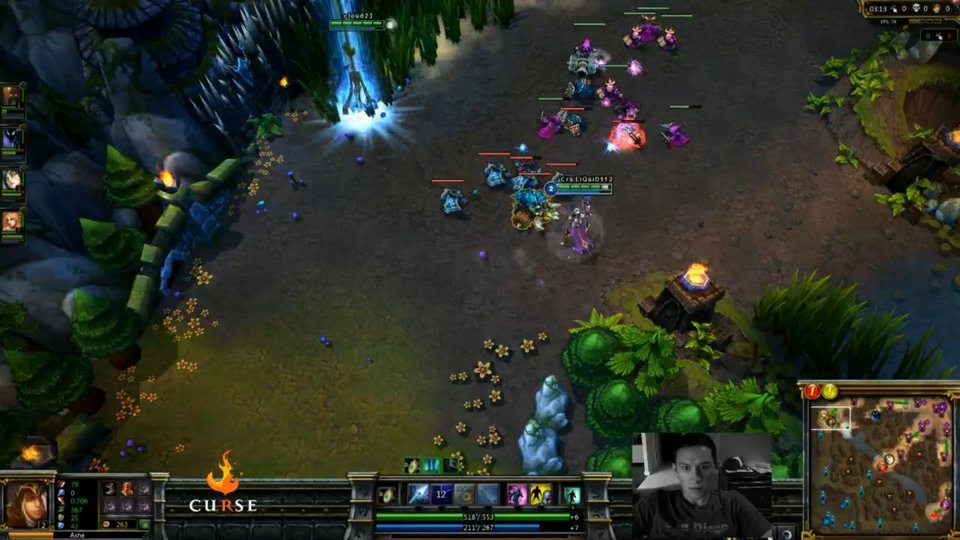Viewport: 960px width, 540px height.
Task: Cast Ashe's first ability, the ice arrow icon
Action: point(418,494)
